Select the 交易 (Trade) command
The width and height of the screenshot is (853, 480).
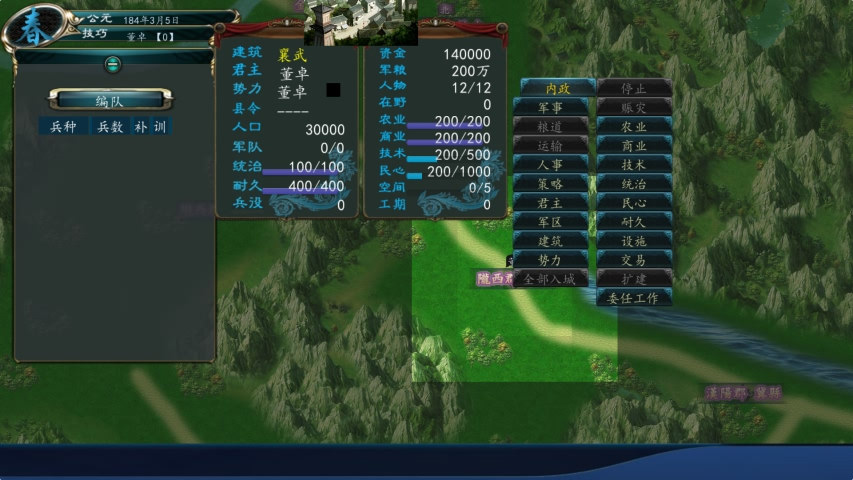click(x=634, y=259)
